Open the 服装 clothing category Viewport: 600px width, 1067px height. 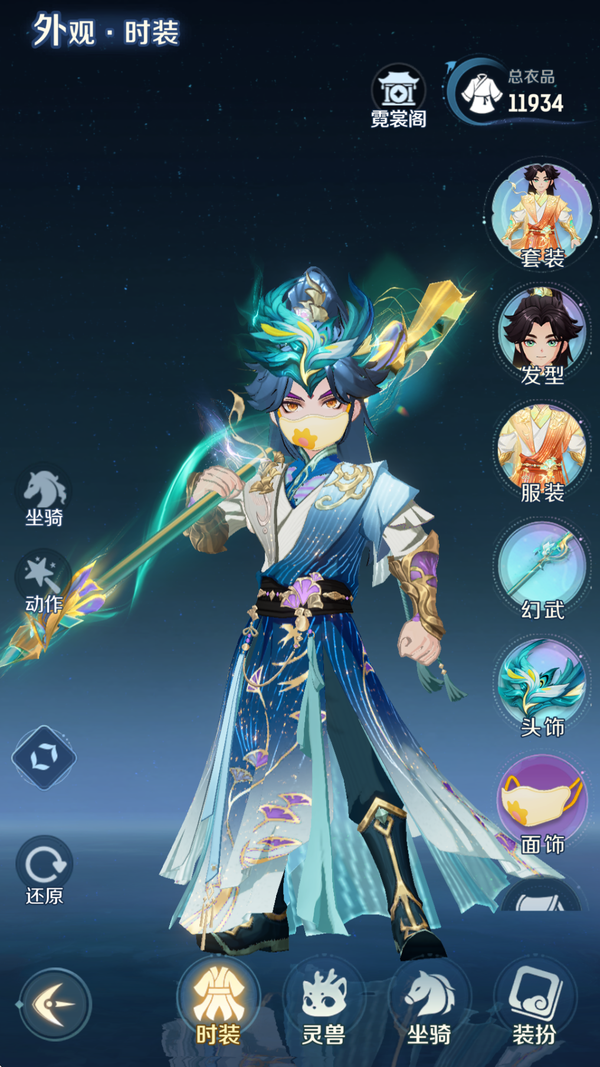(542, 451)
